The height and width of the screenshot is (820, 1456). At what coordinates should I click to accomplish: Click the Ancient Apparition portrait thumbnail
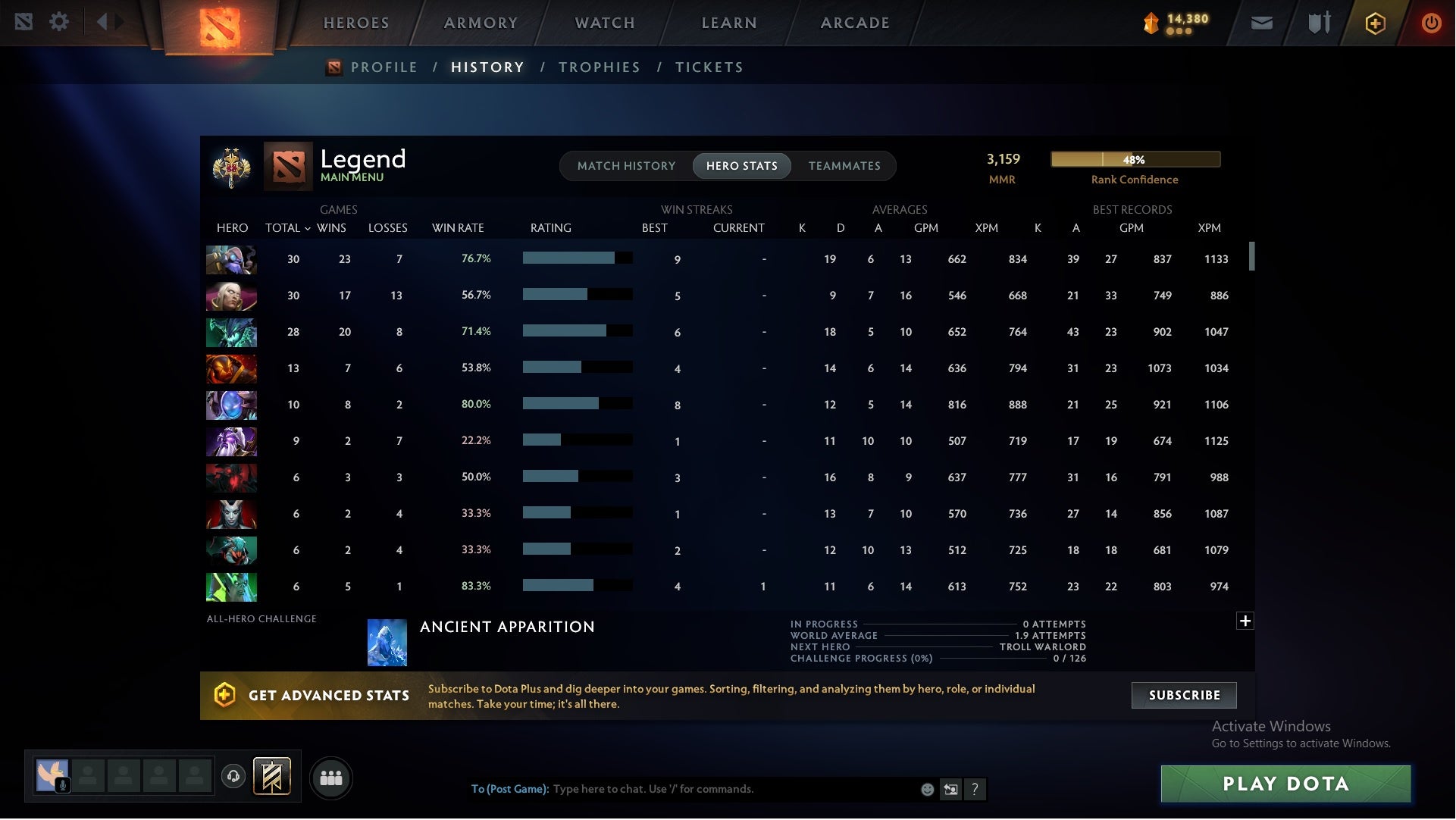coord(387,642)
